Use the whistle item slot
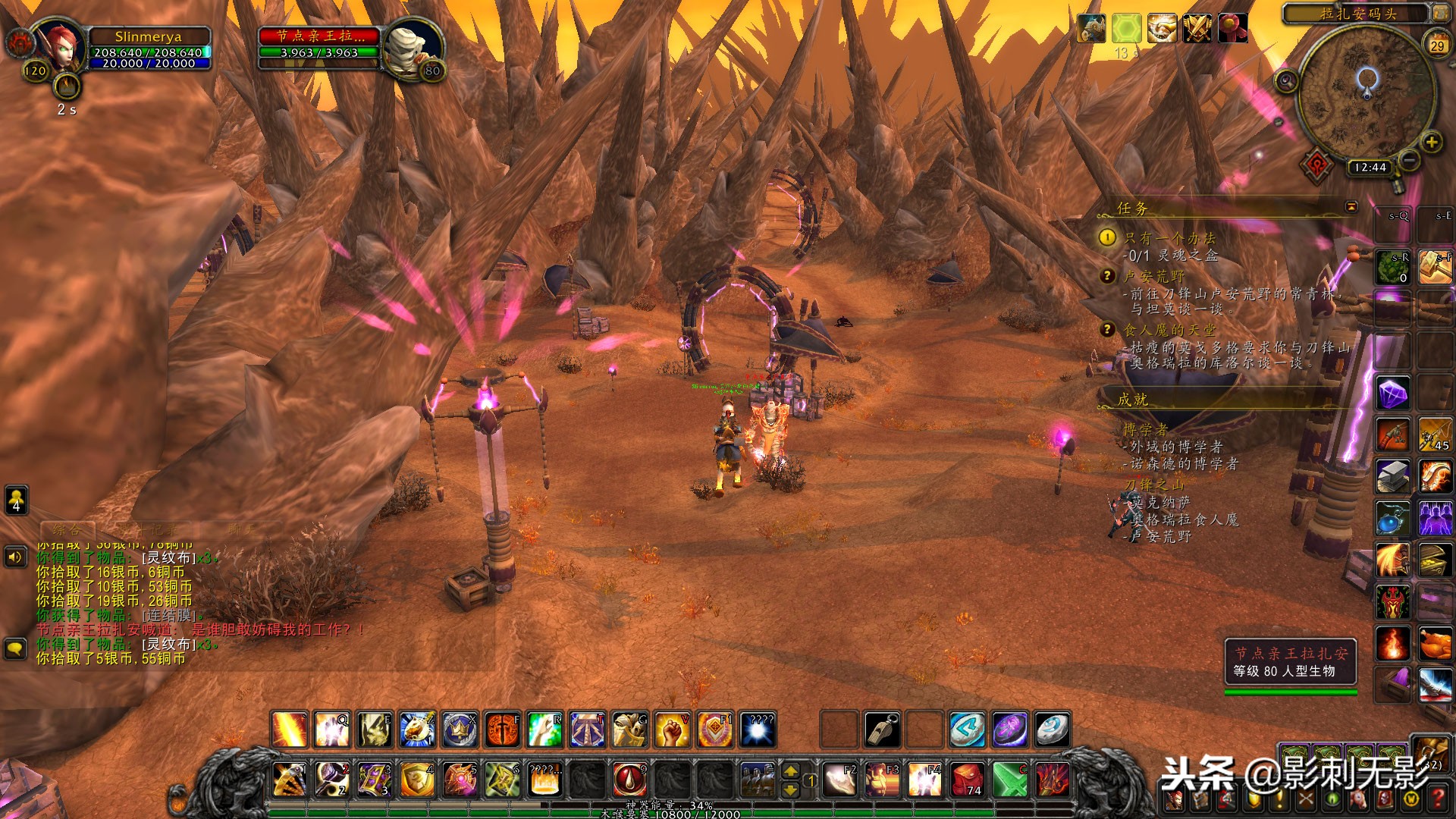 pyautogui.click(x=882, y=730)
